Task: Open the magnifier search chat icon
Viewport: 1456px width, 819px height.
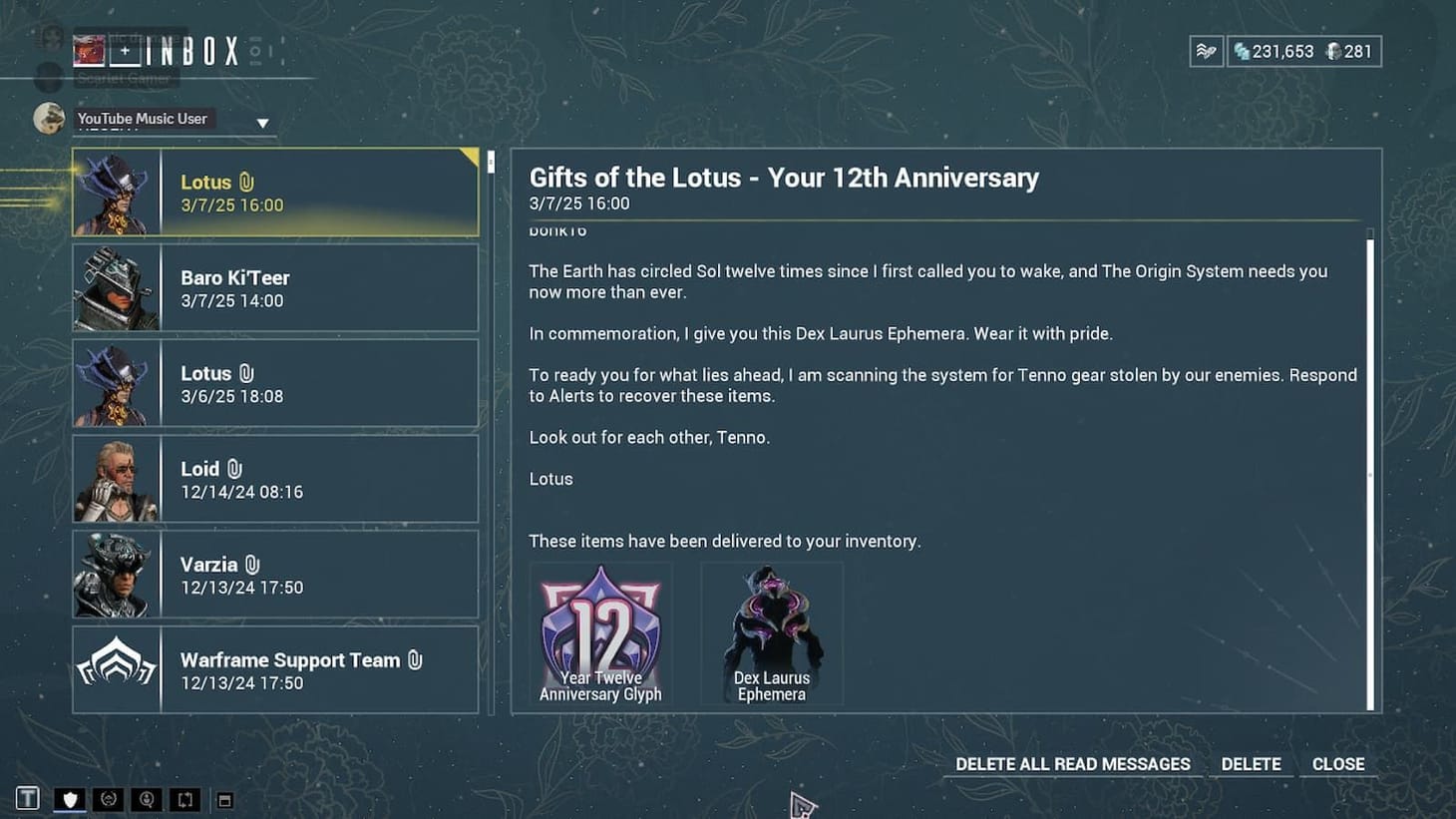Action: (146, 798)
